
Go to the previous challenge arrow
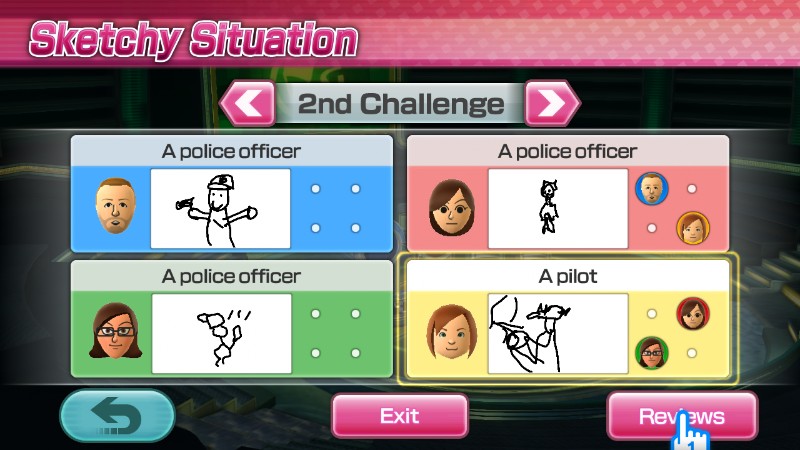247,103
